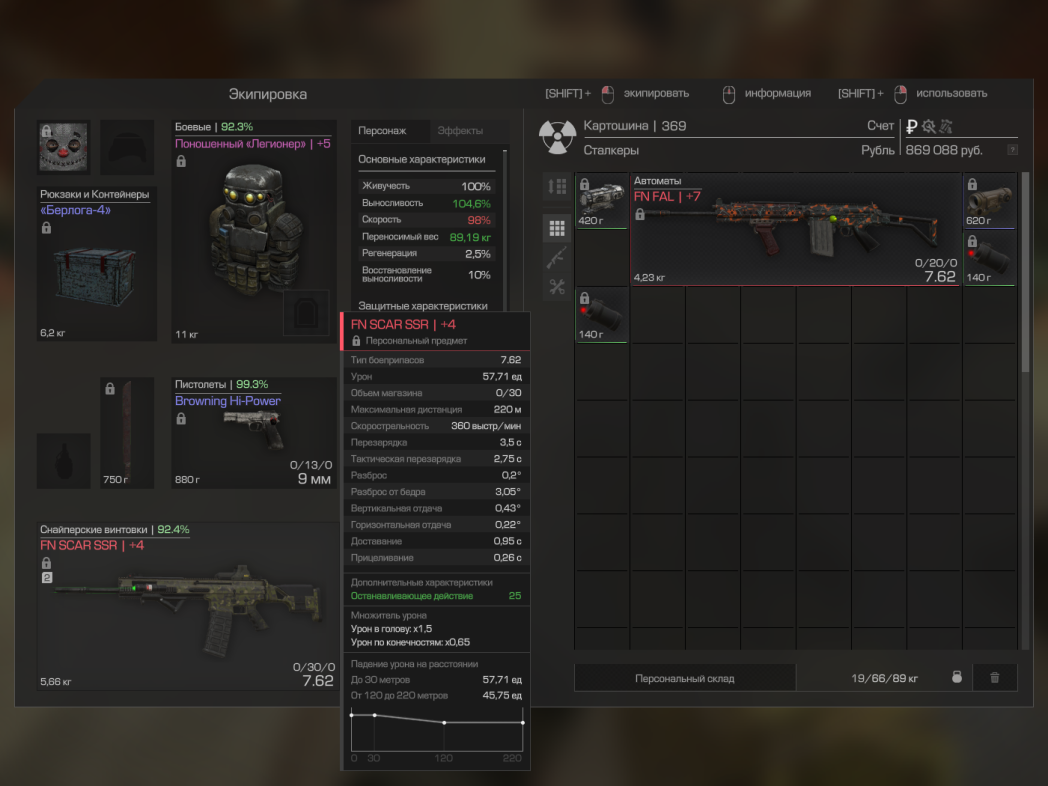Select the FN FAL rifle in inventory
Image resolution: width=1048 pixels, height=786 pixels.
click(x=795, y=230)
